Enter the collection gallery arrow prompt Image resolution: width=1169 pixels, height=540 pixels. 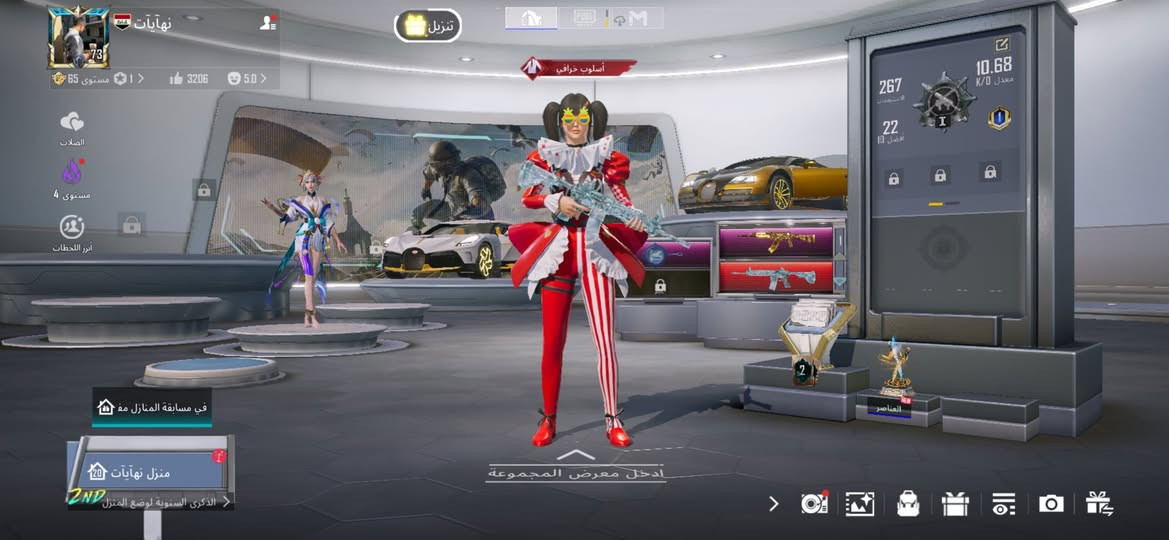575,465
